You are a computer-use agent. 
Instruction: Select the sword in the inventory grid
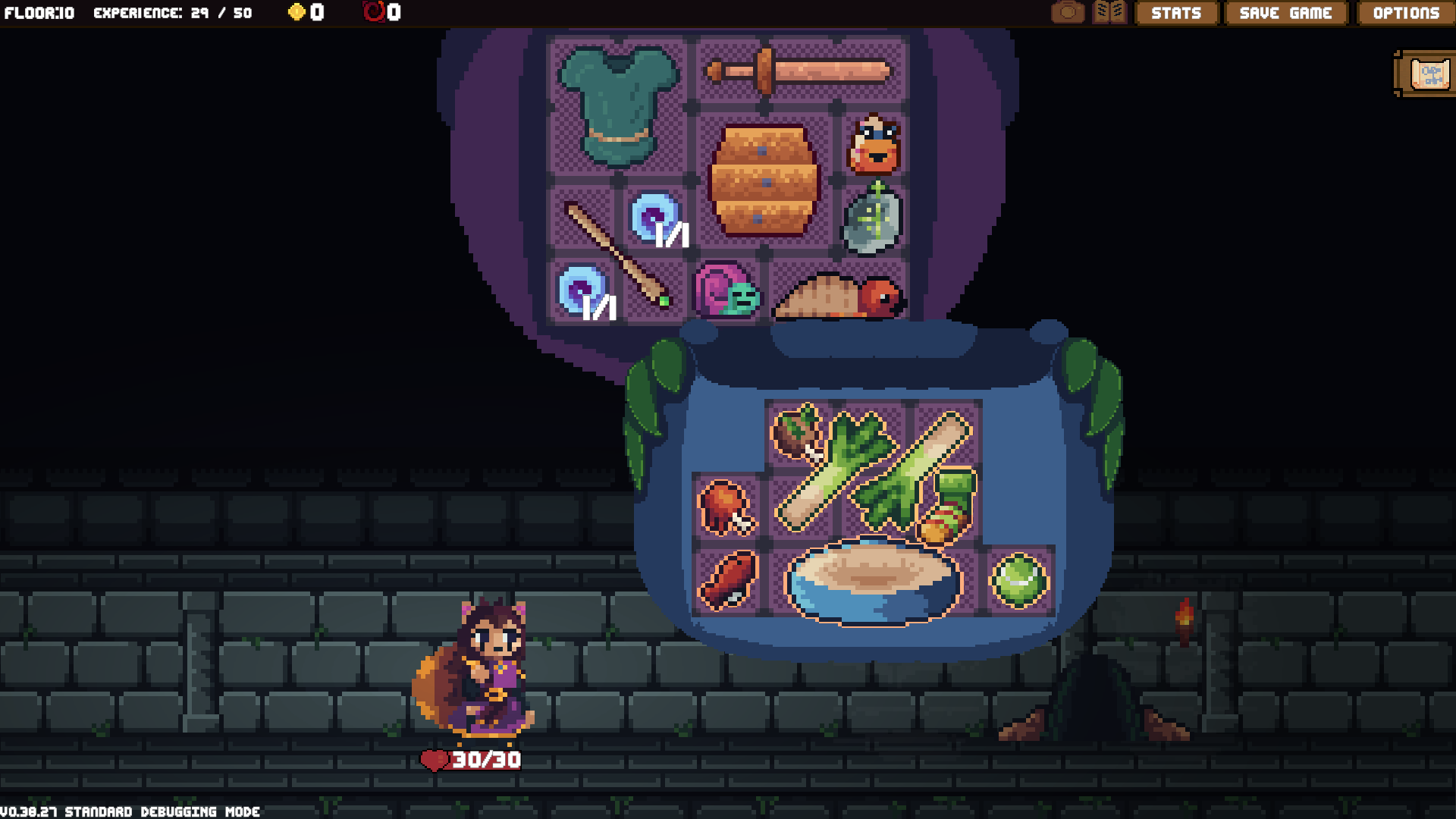point(796,72)
